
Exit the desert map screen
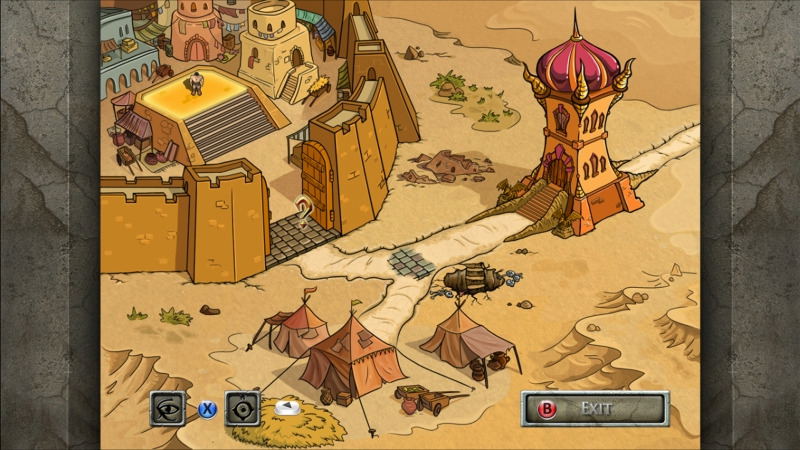[595, 408]
